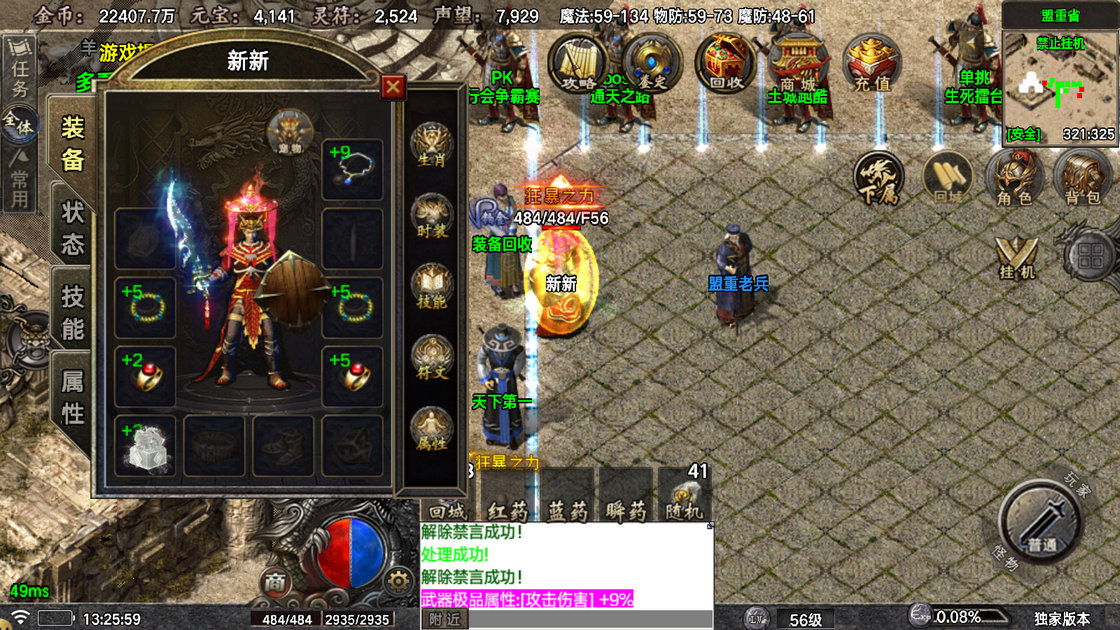Use the 红药 red potion hotbar slot
The height and width of the screenshot is (630, 1120).
pos(509,496)
